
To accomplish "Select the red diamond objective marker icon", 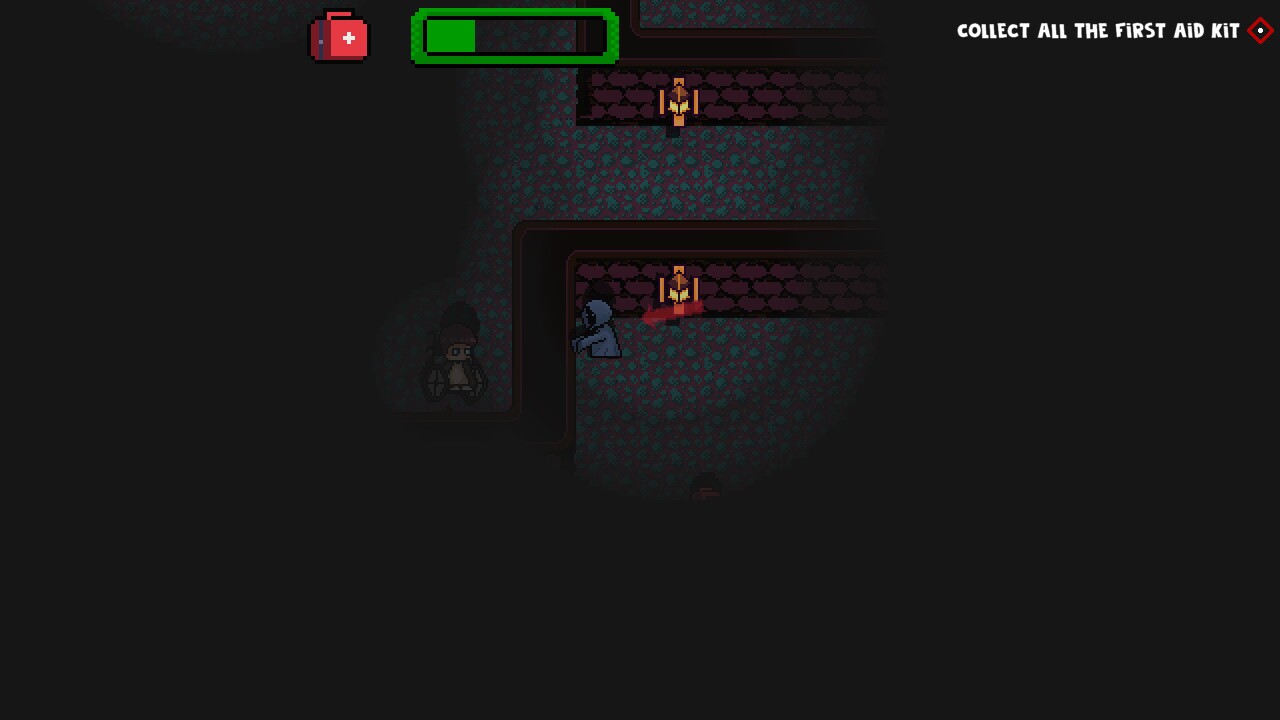I will pyautogui.click(x=1259, y=31).
